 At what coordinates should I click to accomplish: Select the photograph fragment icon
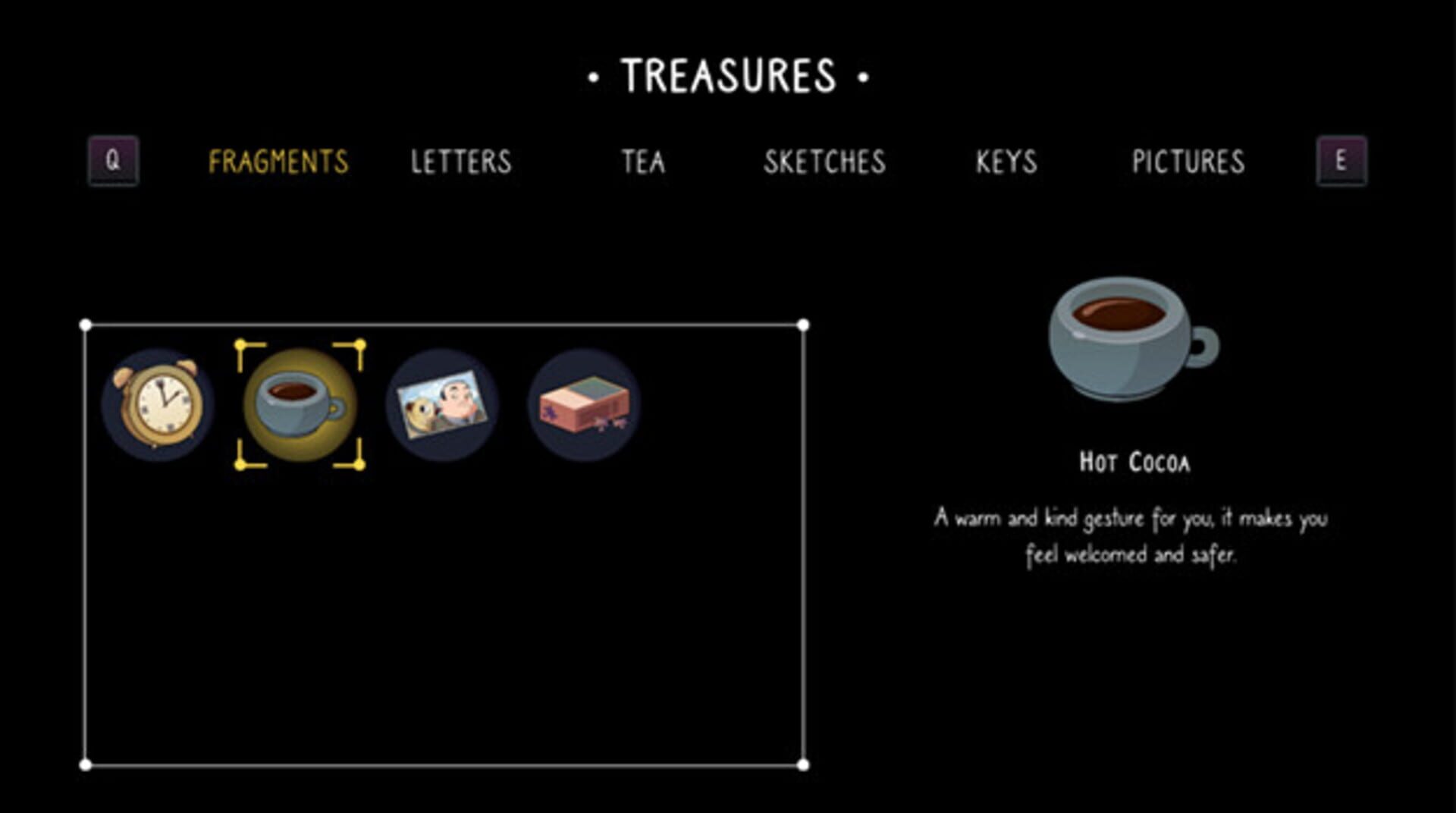point(441,402)
